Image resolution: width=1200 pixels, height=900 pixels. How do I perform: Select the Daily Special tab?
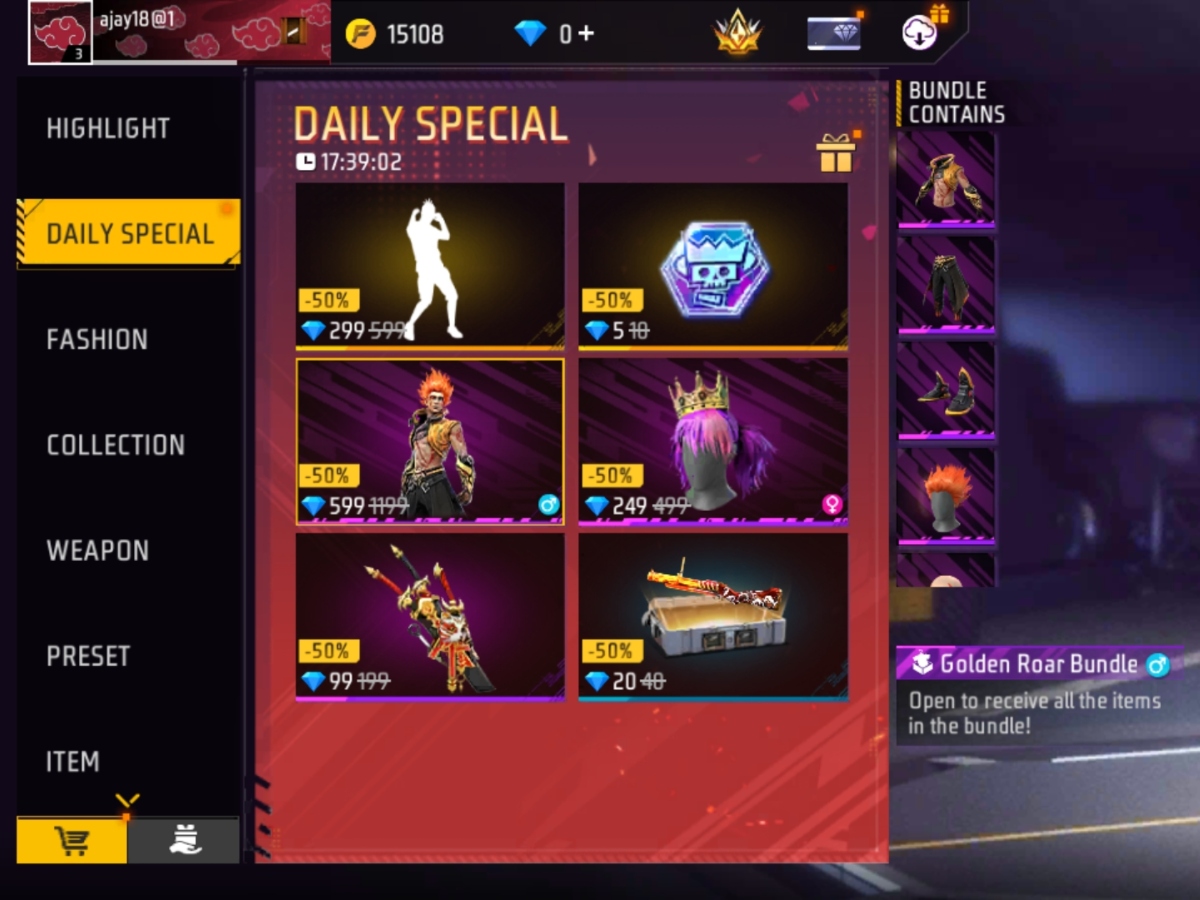(130, 234)
